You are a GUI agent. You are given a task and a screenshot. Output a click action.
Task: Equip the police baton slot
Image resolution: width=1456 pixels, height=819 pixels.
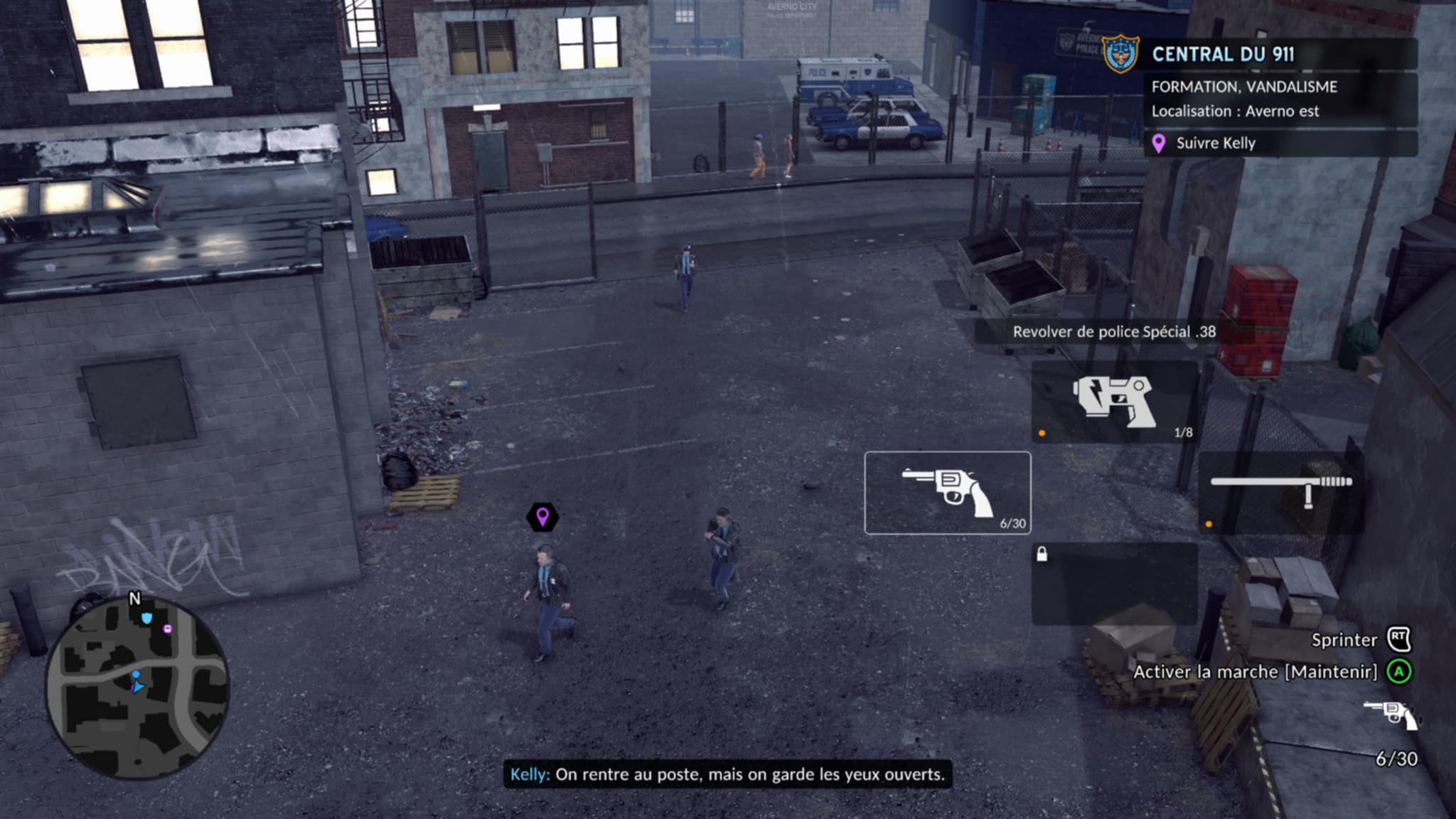[x=1280, y=493]
